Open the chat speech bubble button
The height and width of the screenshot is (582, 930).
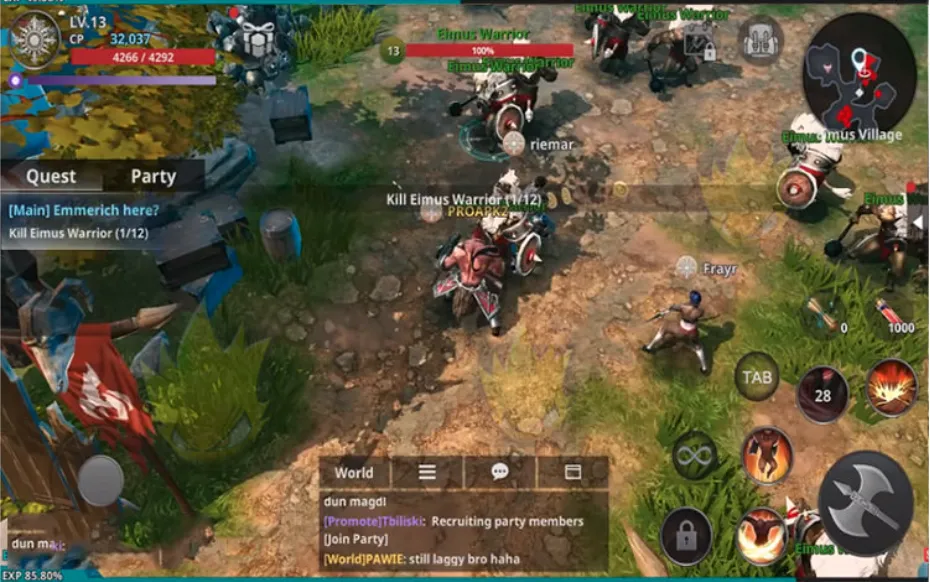pos(500,473)
